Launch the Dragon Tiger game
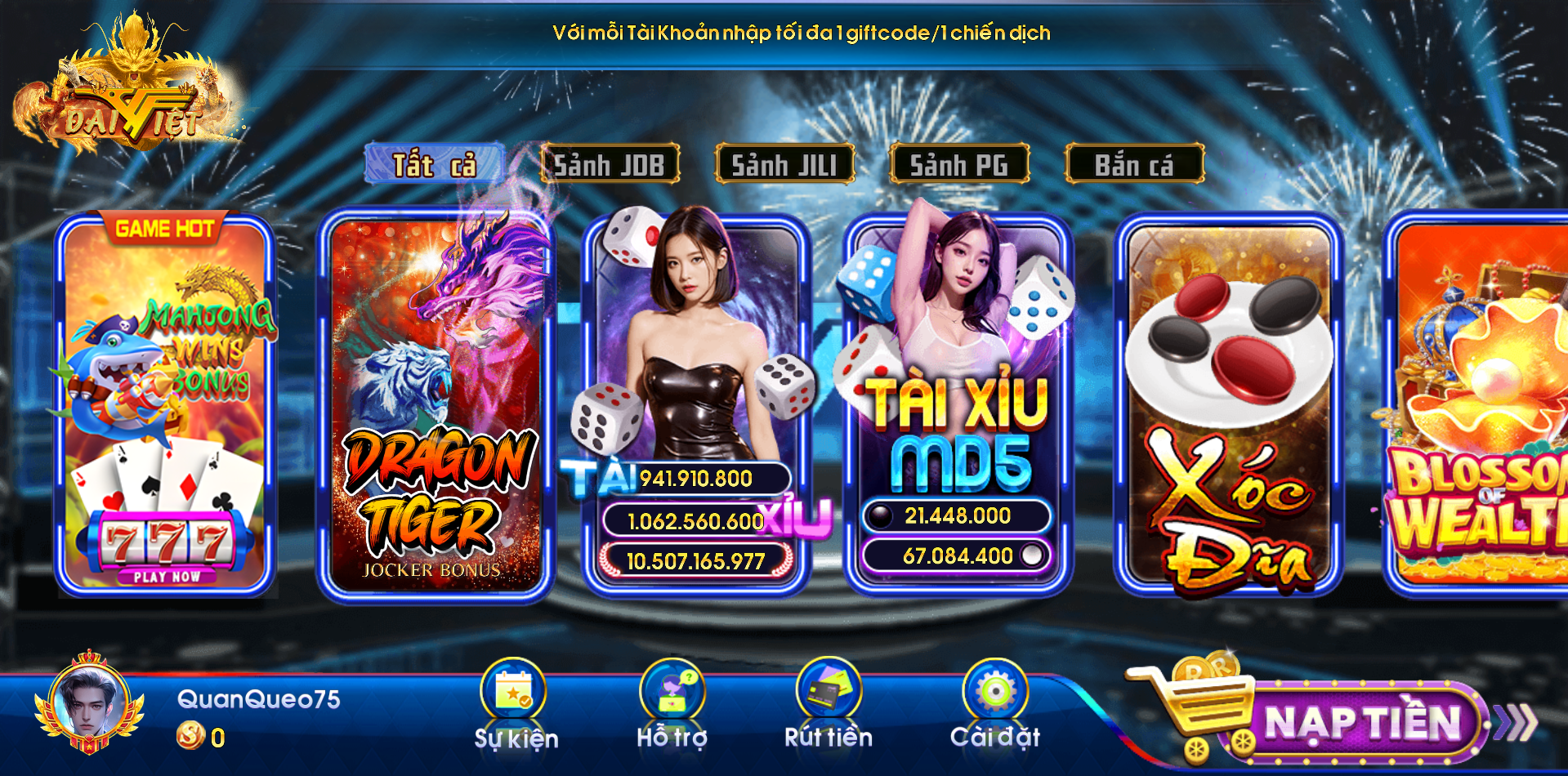 (x=435, y=406)
